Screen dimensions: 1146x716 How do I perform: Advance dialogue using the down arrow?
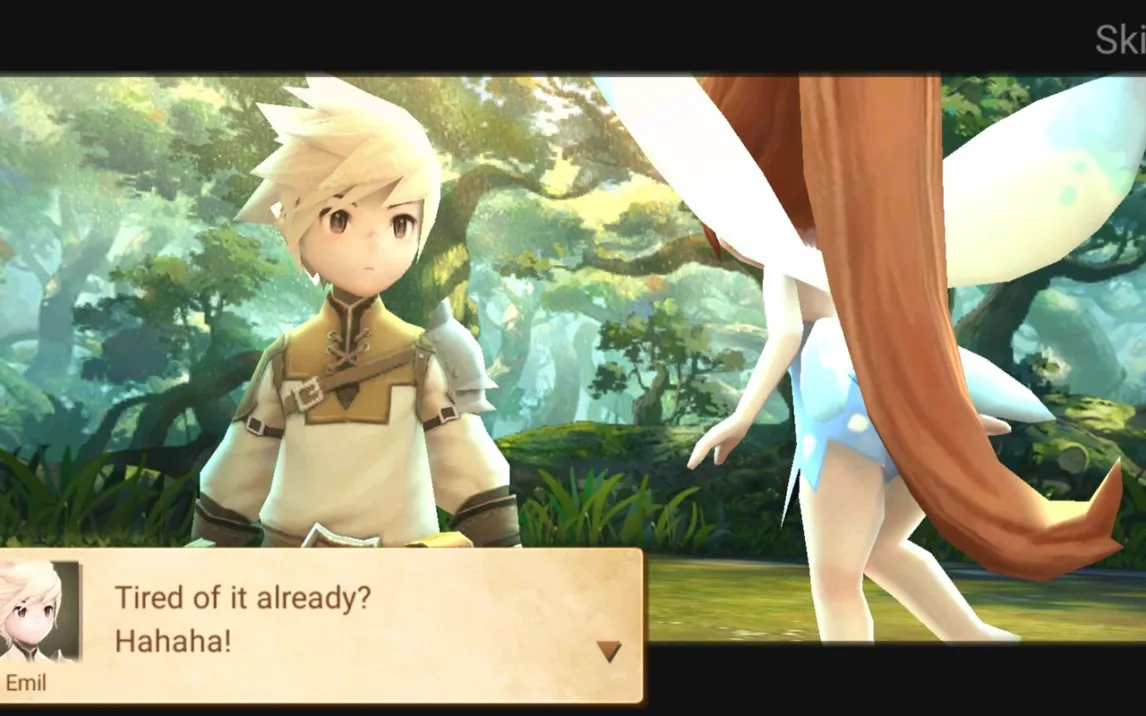click(609, 652)
